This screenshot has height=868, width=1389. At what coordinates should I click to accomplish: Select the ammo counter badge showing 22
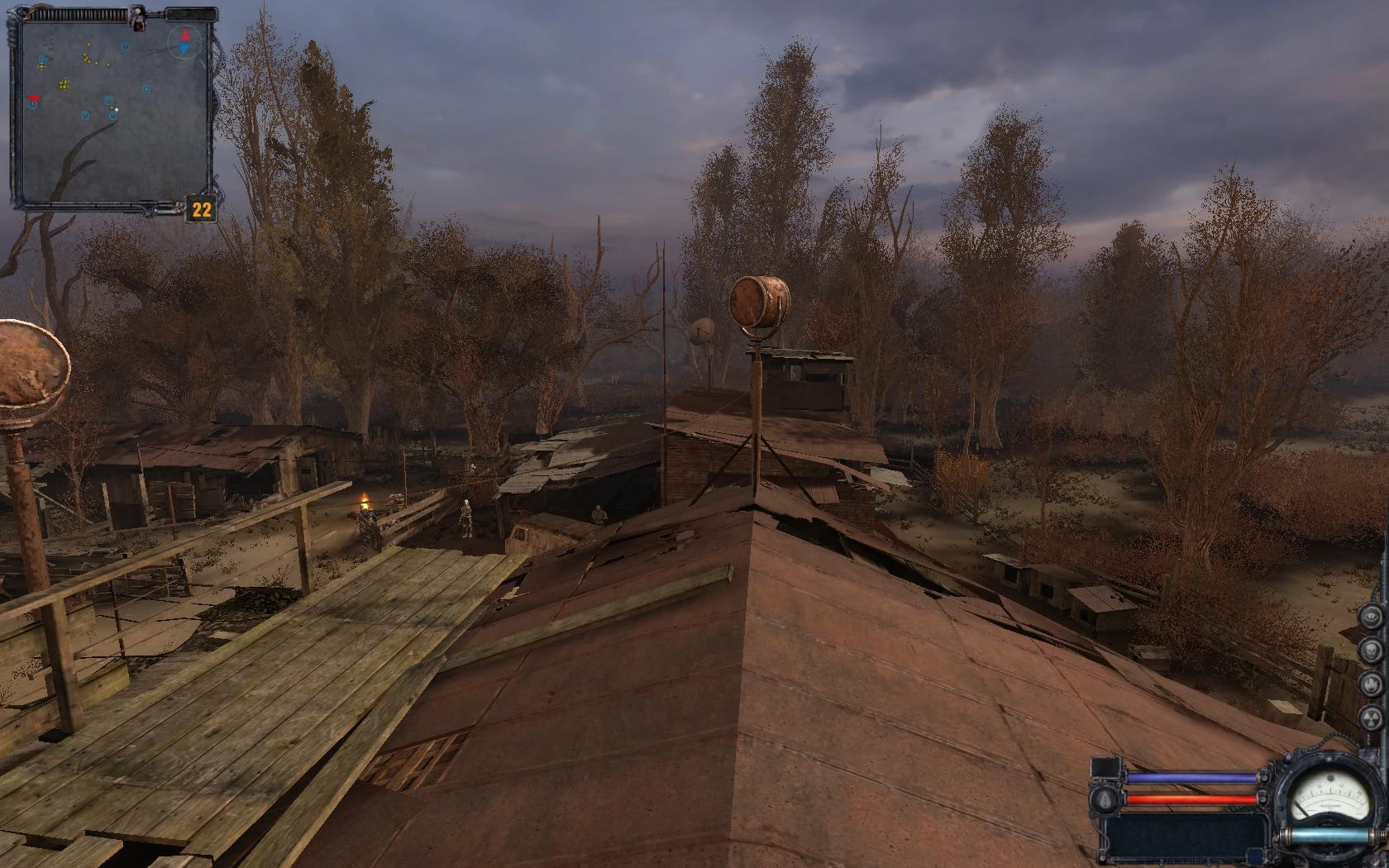pyautogui.click(x=201, y=207)
